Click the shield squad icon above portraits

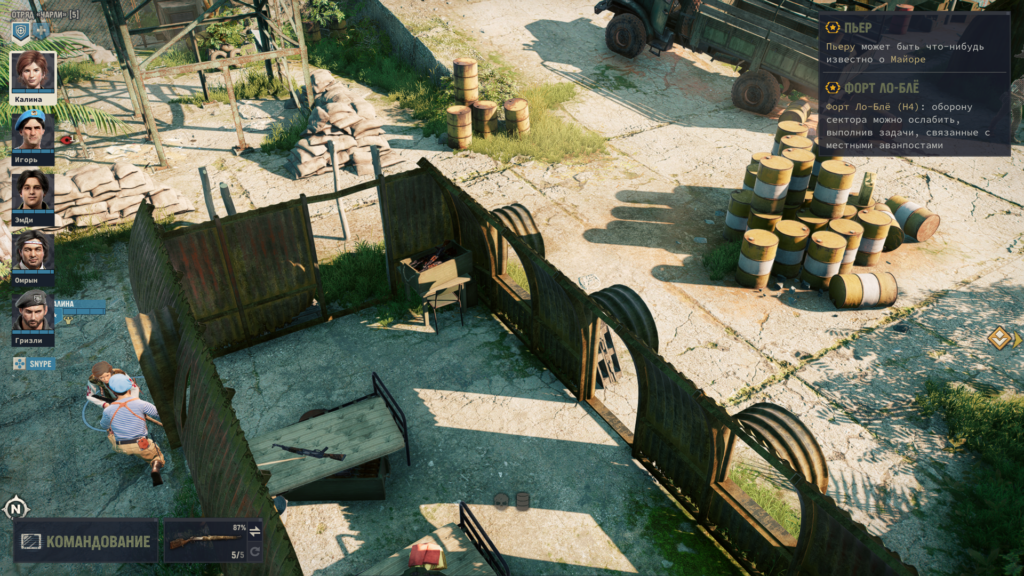click(21, 31)
